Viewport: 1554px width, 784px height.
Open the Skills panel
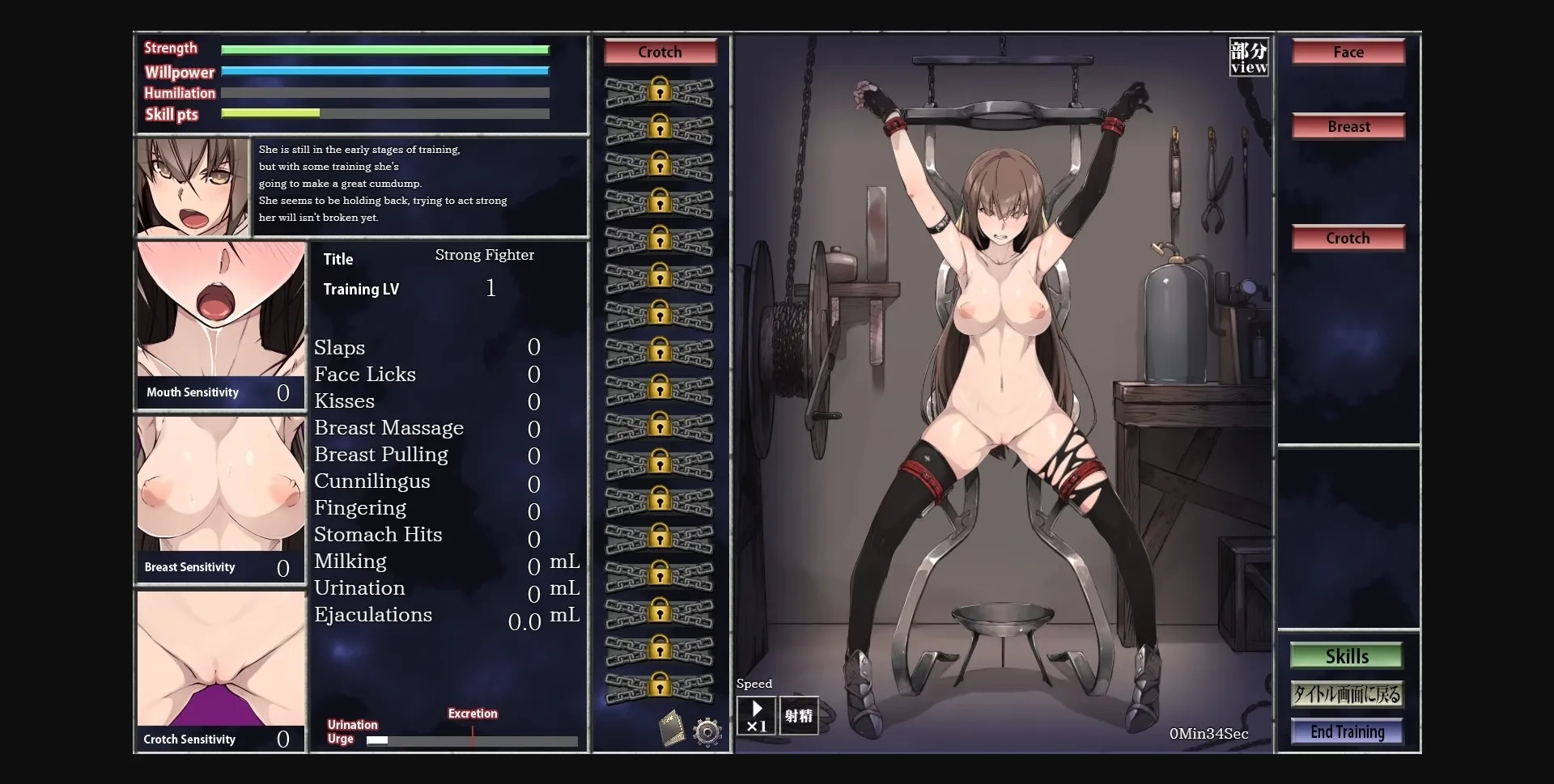(x=1346, y=655)
